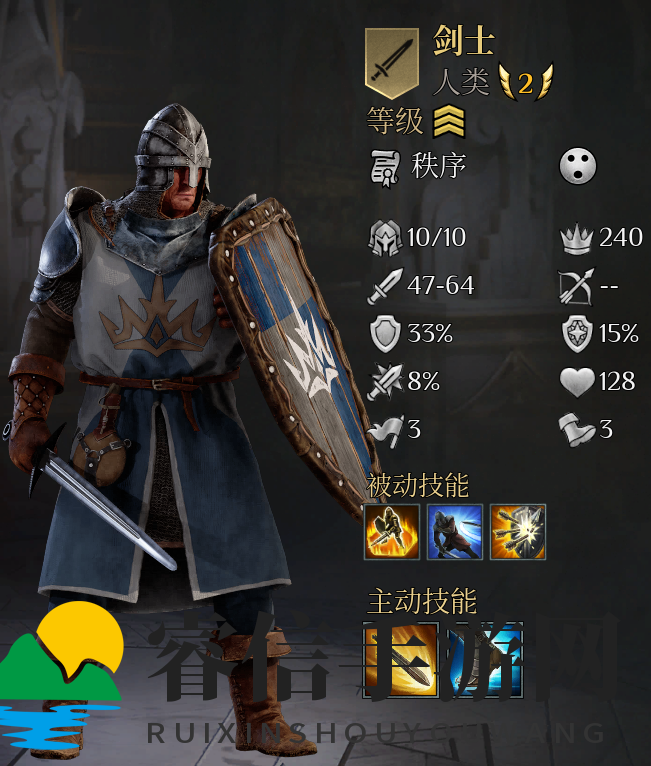Select the golden tier 2 laurel badge

(525, 82)
